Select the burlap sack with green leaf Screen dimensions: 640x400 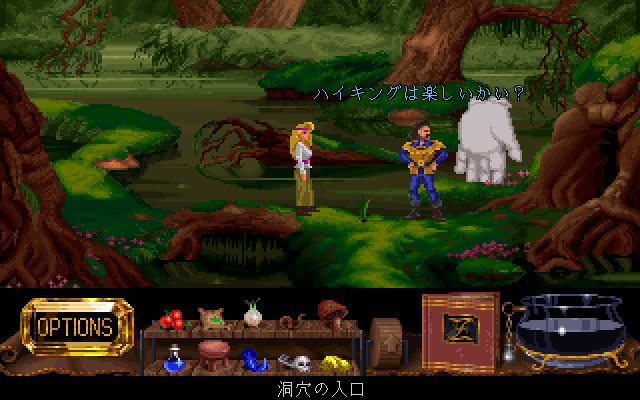point(211,319)
